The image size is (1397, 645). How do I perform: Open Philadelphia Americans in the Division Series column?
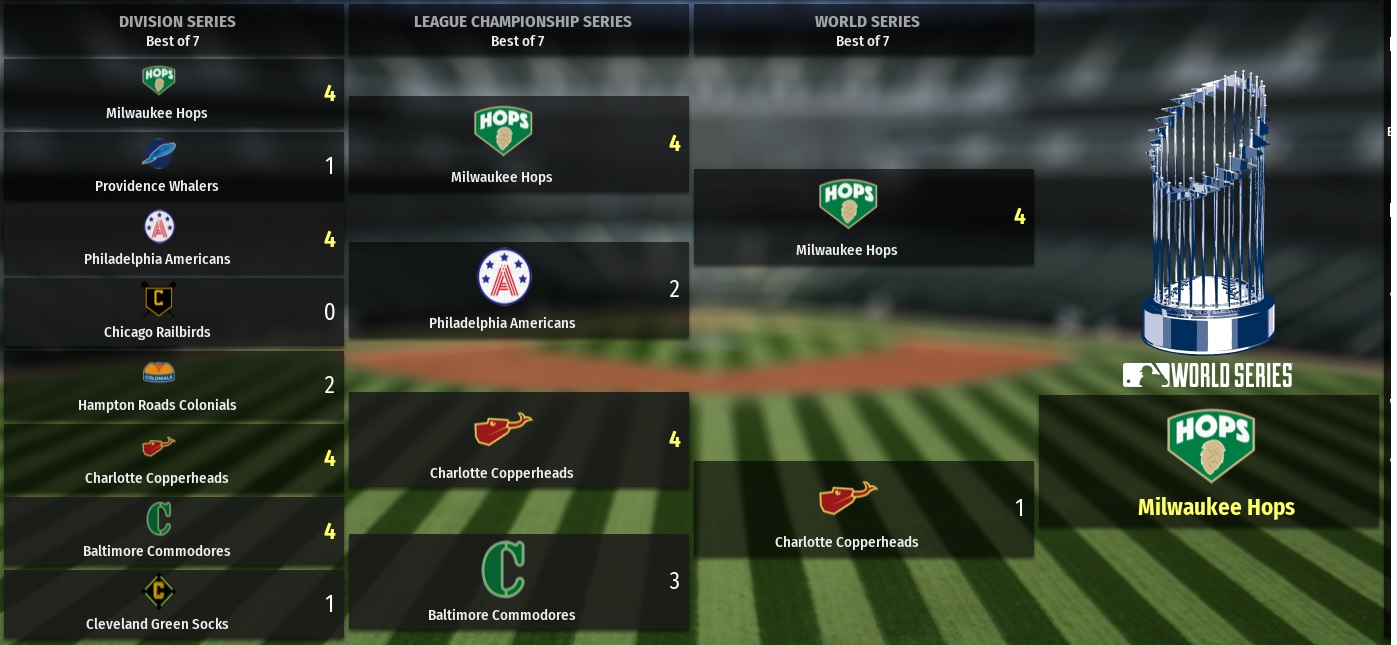(x=173, y=240)
